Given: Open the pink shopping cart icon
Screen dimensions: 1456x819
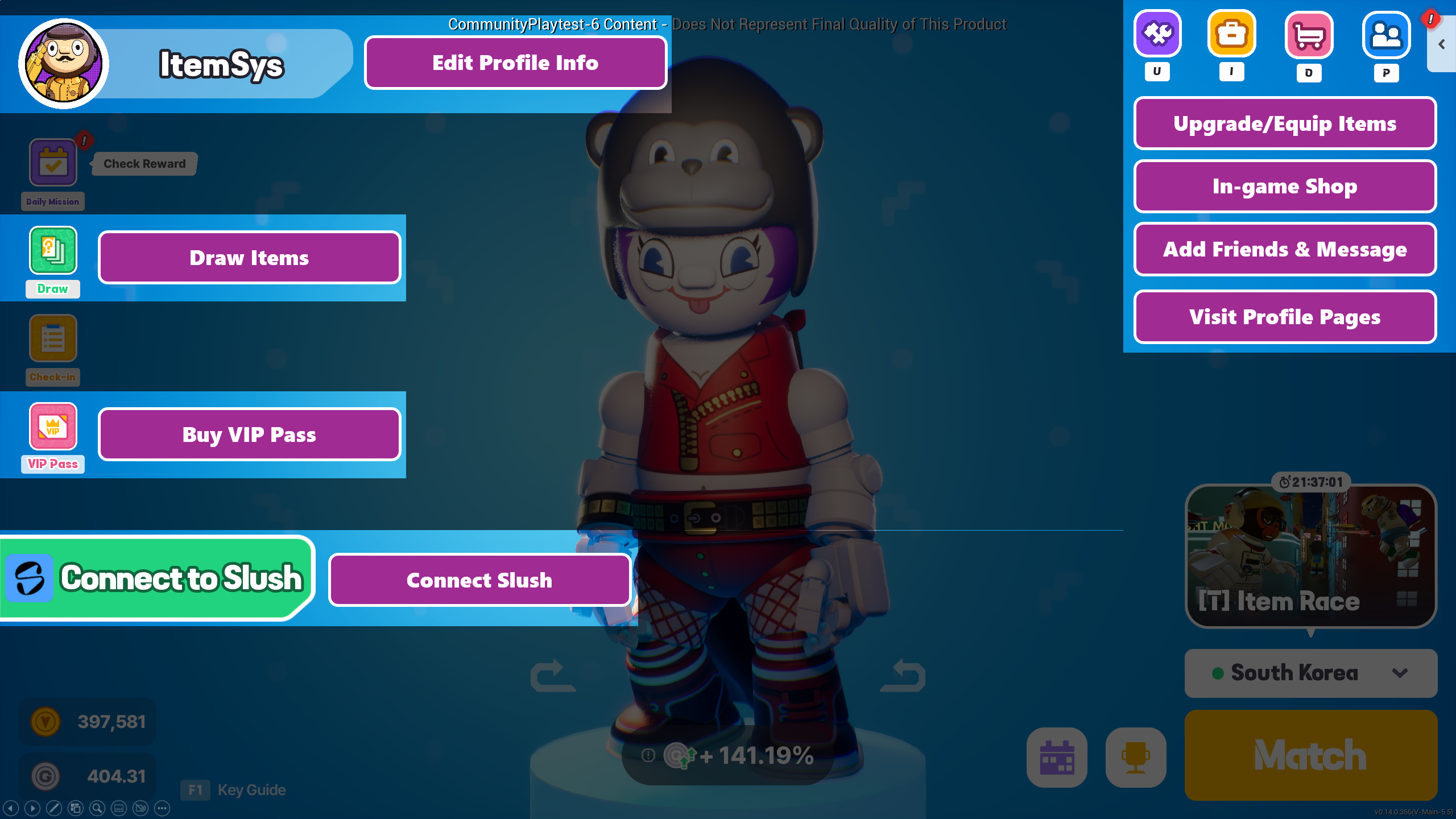Looking at the screenshot, I should pyautogui.click(x=1309, y=35).
